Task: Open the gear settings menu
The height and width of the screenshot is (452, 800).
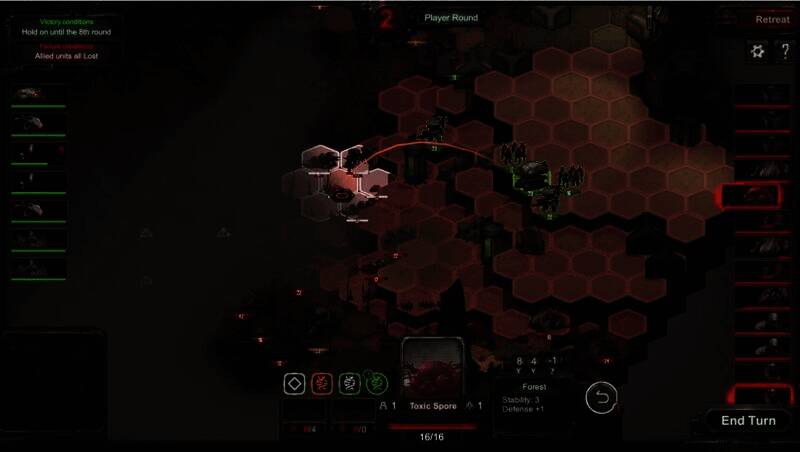Action: point(758,51)
